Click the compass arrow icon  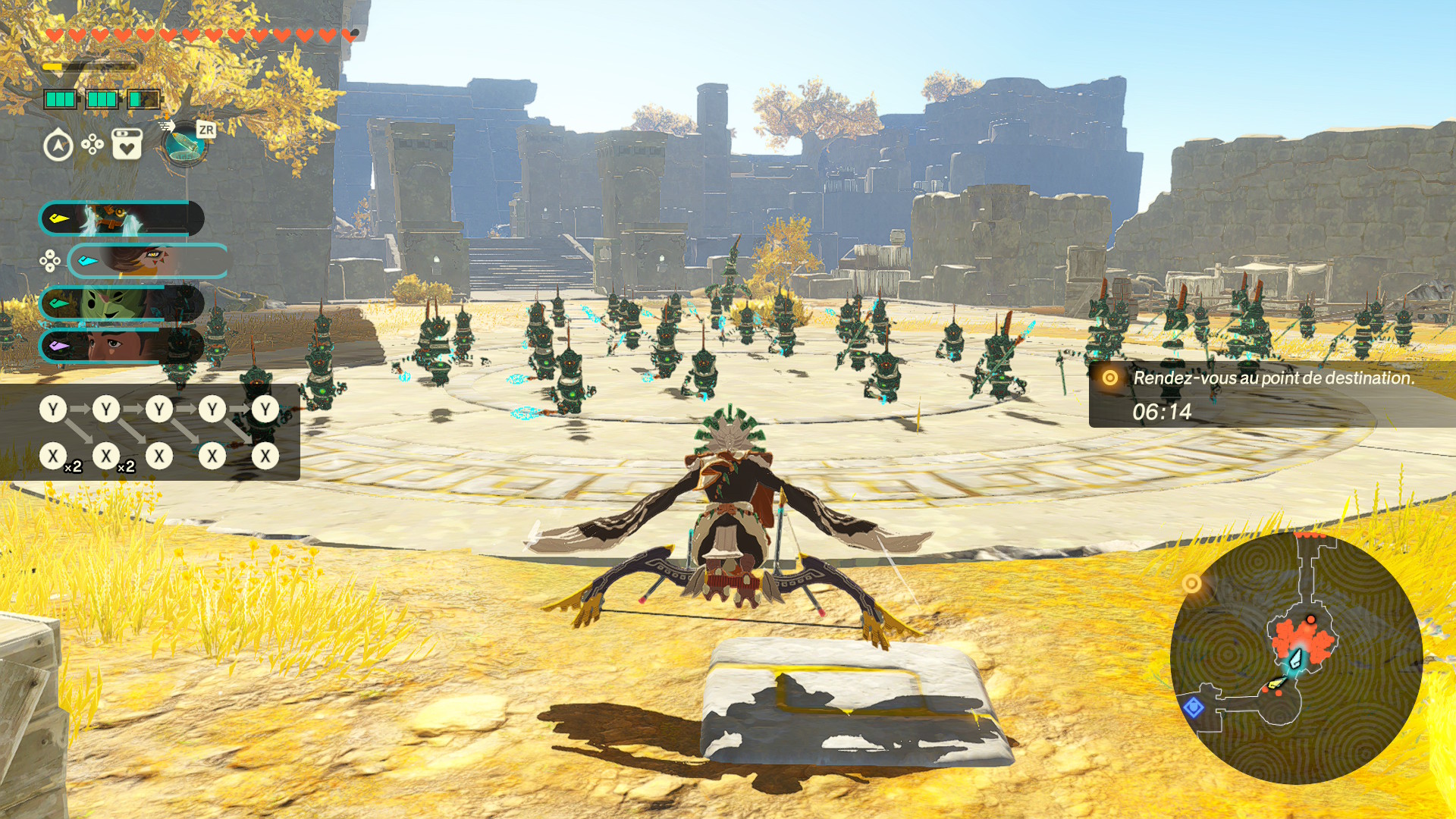[x=58, y=146]
